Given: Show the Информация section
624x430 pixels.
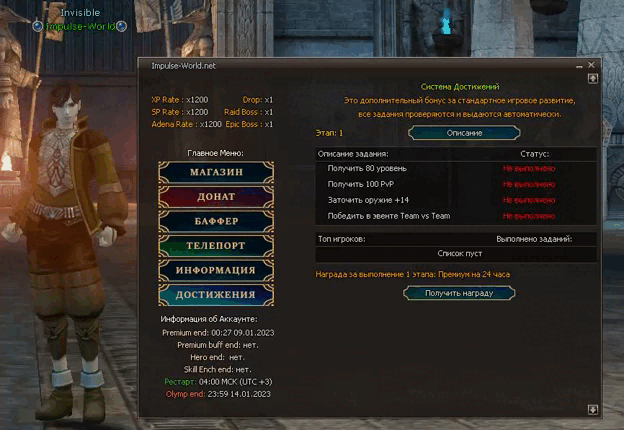Looking at the screenshot, I should point(216,270).
